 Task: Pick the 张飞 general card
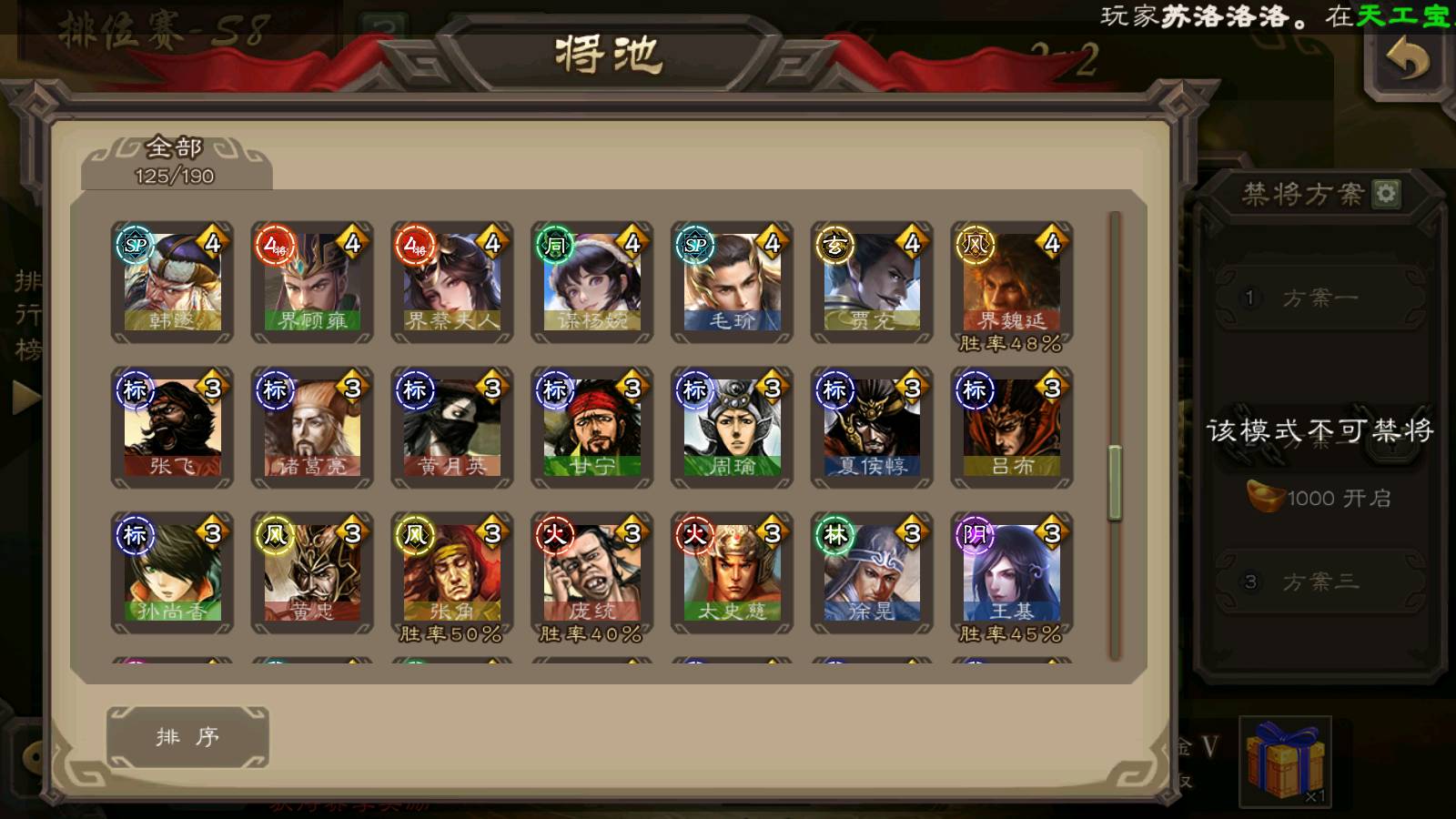[172, 428]
